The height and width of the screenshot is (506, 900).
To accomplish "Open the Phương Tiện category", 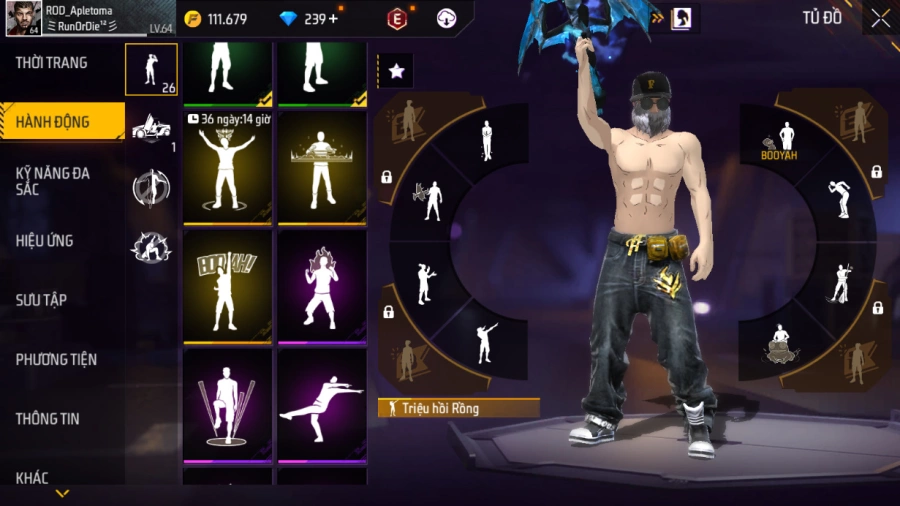I will (56, 359).
